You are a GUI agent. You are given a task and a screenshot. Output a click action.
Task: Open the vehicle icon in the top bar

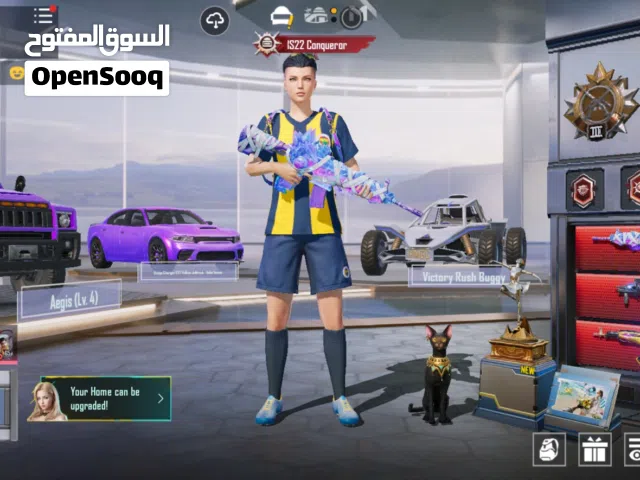pos(316,15)
